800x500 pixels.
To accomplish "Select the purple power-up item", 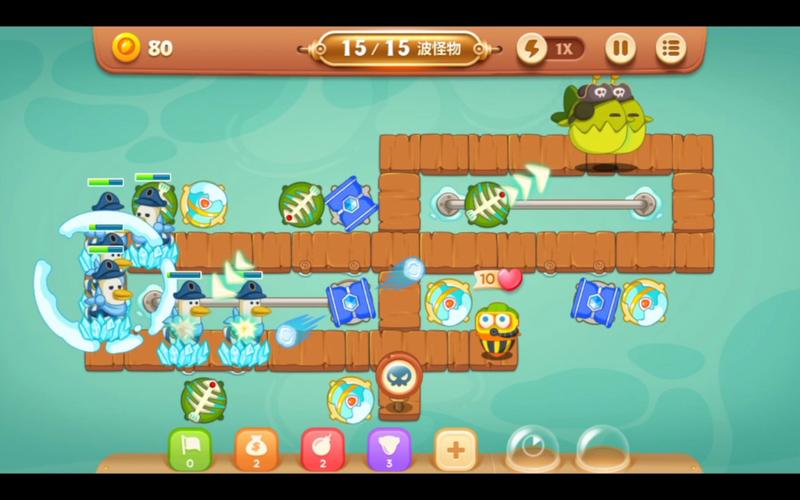I will point(389,448).
